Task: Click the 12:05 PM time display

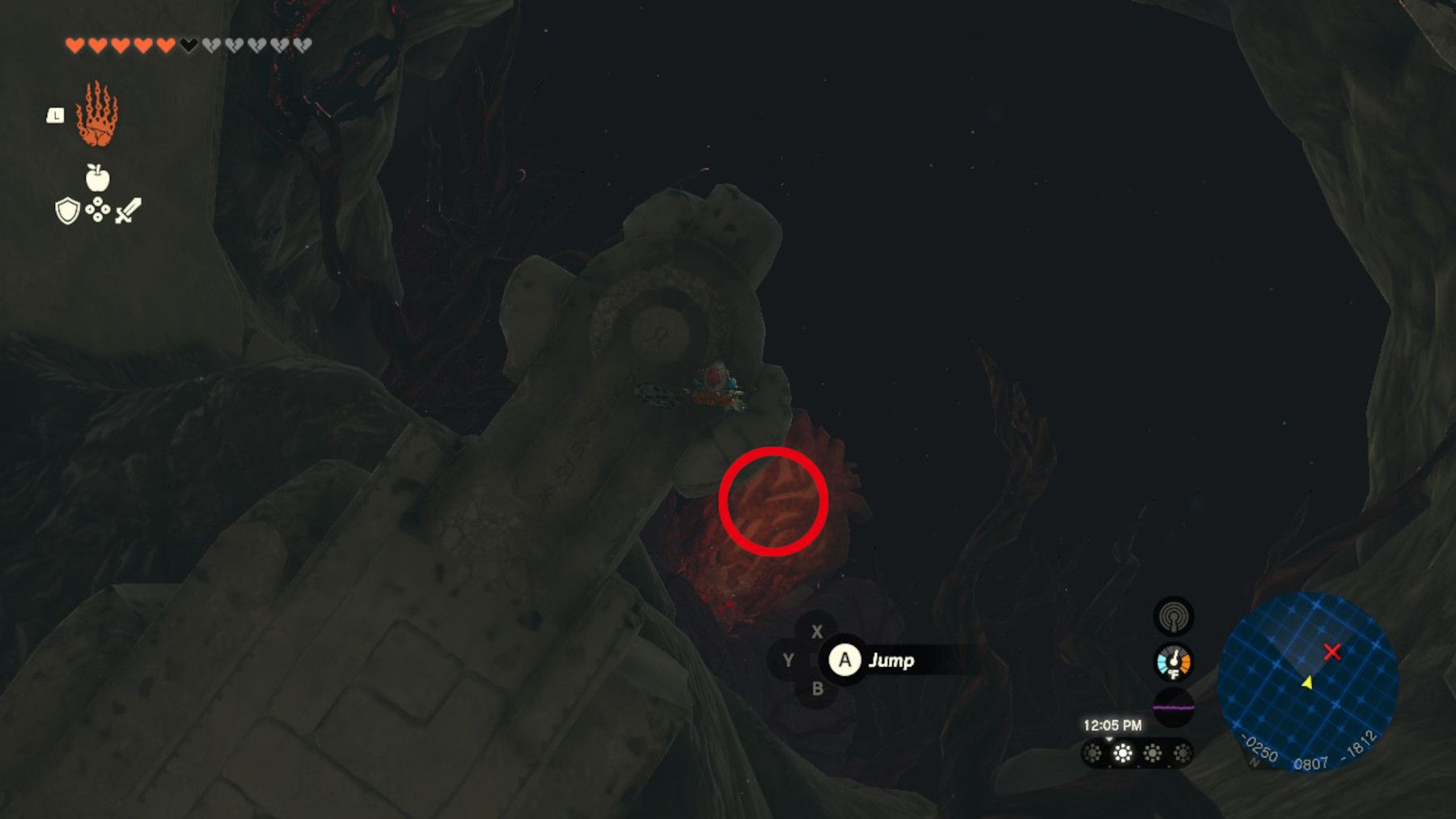Action: tap(1113, 725)
